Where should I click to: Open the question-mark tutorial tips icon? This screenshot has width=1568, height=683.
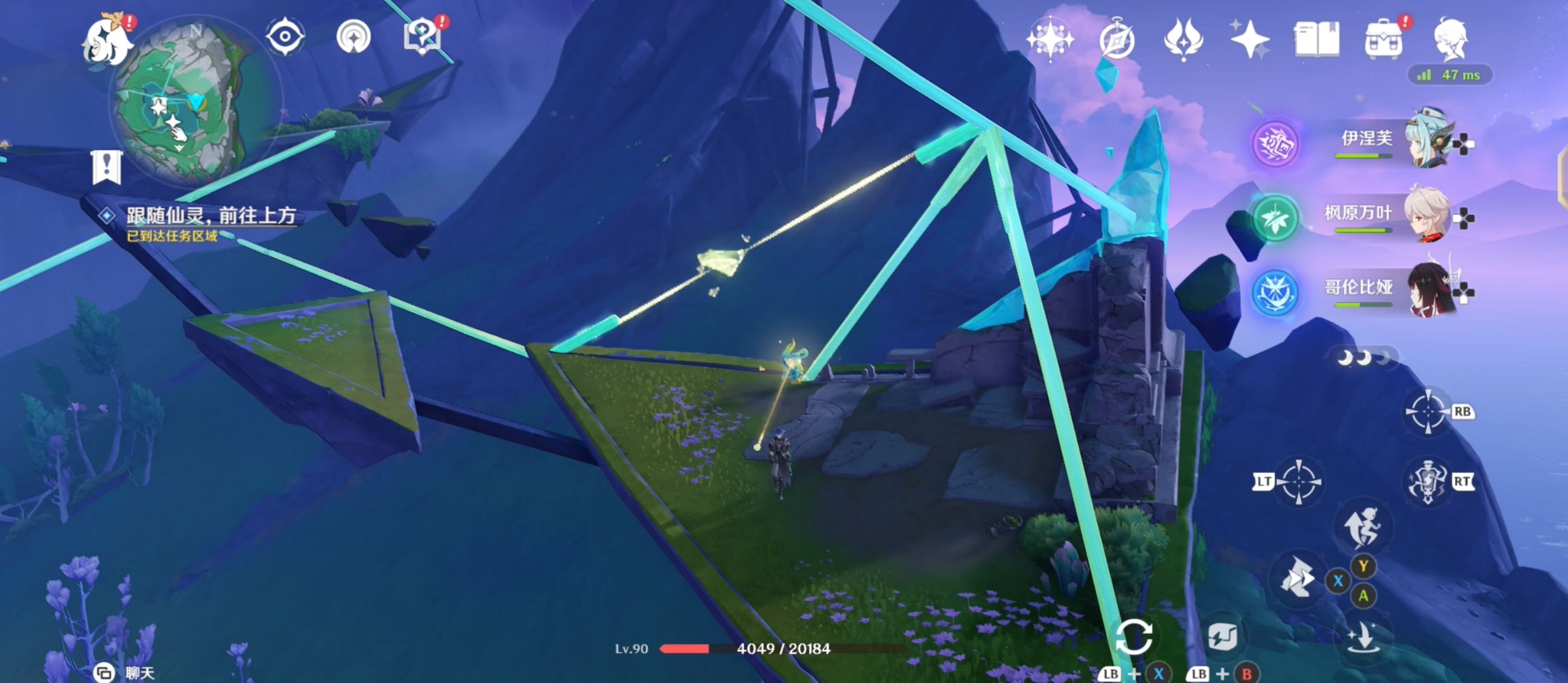point(422,36)
